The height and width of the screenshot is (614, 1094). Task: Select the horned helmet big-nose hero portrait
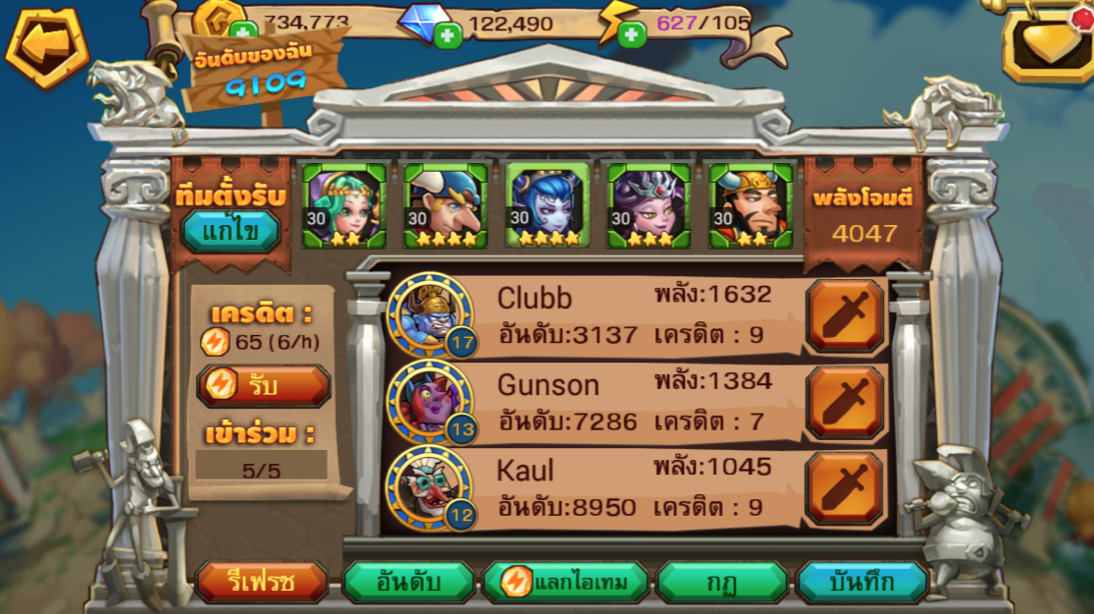click(x=446, y=206)
